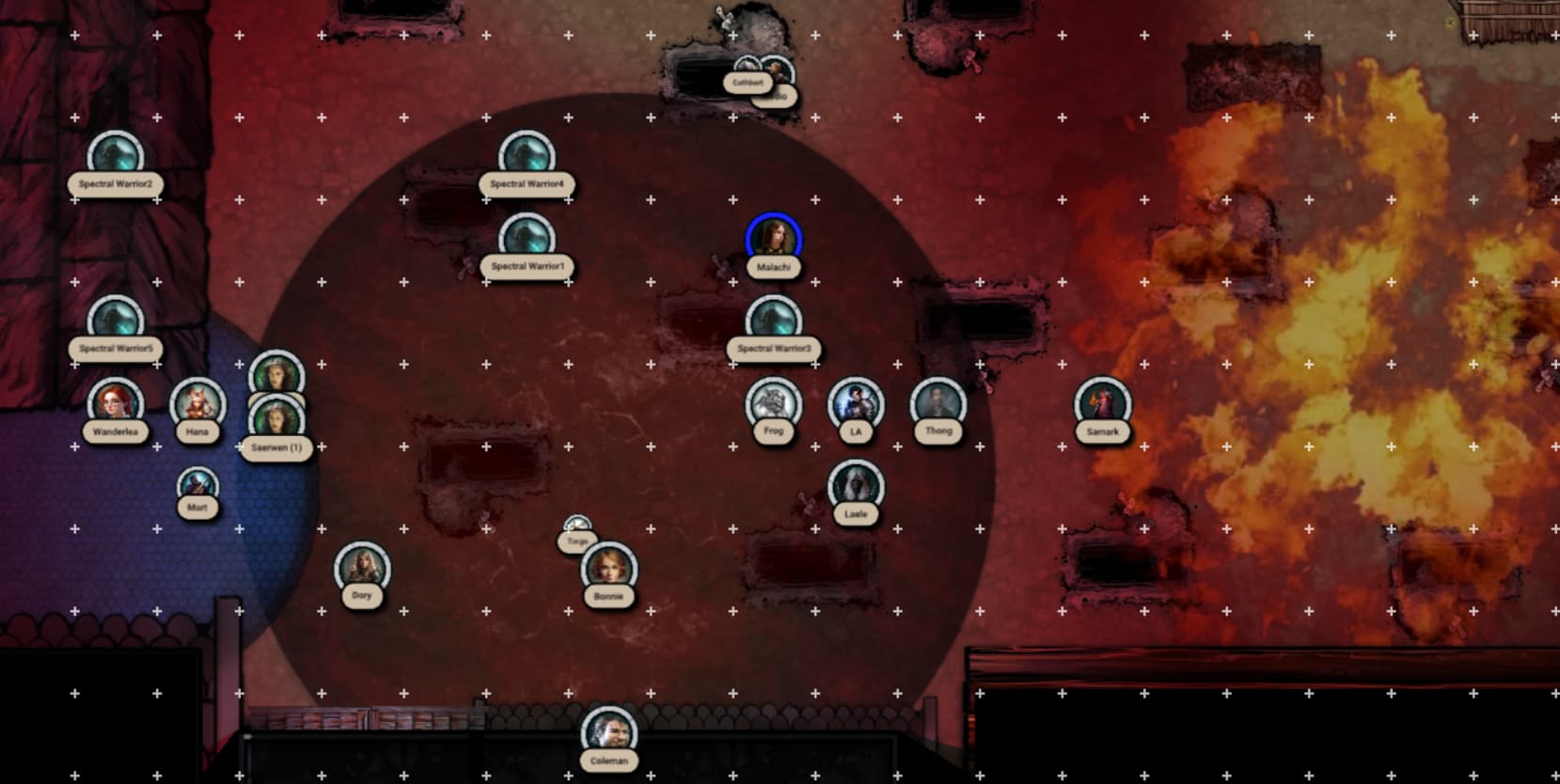Click the Spectral Warrior1 token
1560x784 pixels.
point(527,239)
